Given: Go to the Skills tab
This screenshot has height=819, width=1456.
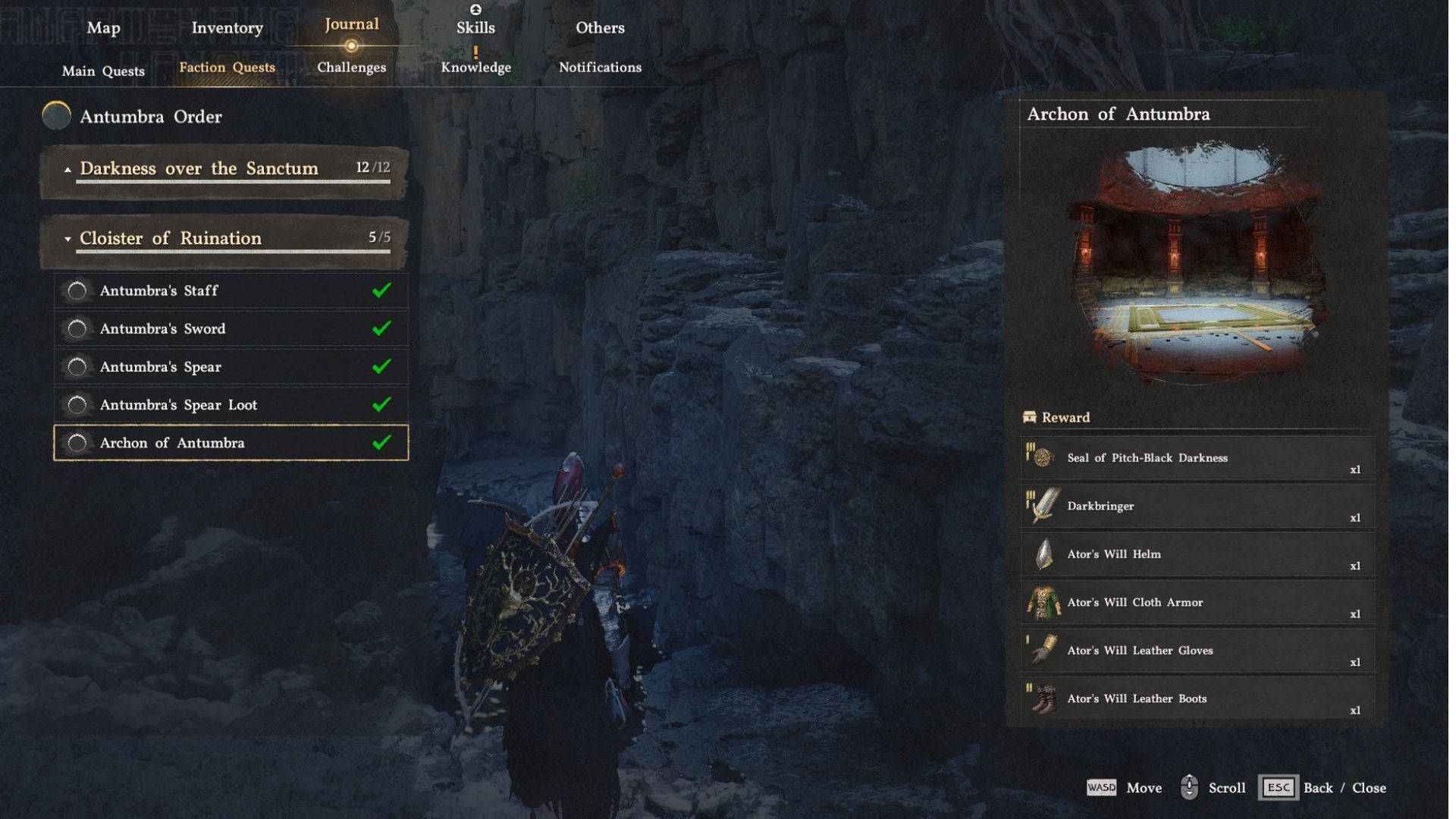Looking at the screenshot, I should point(475,28).
